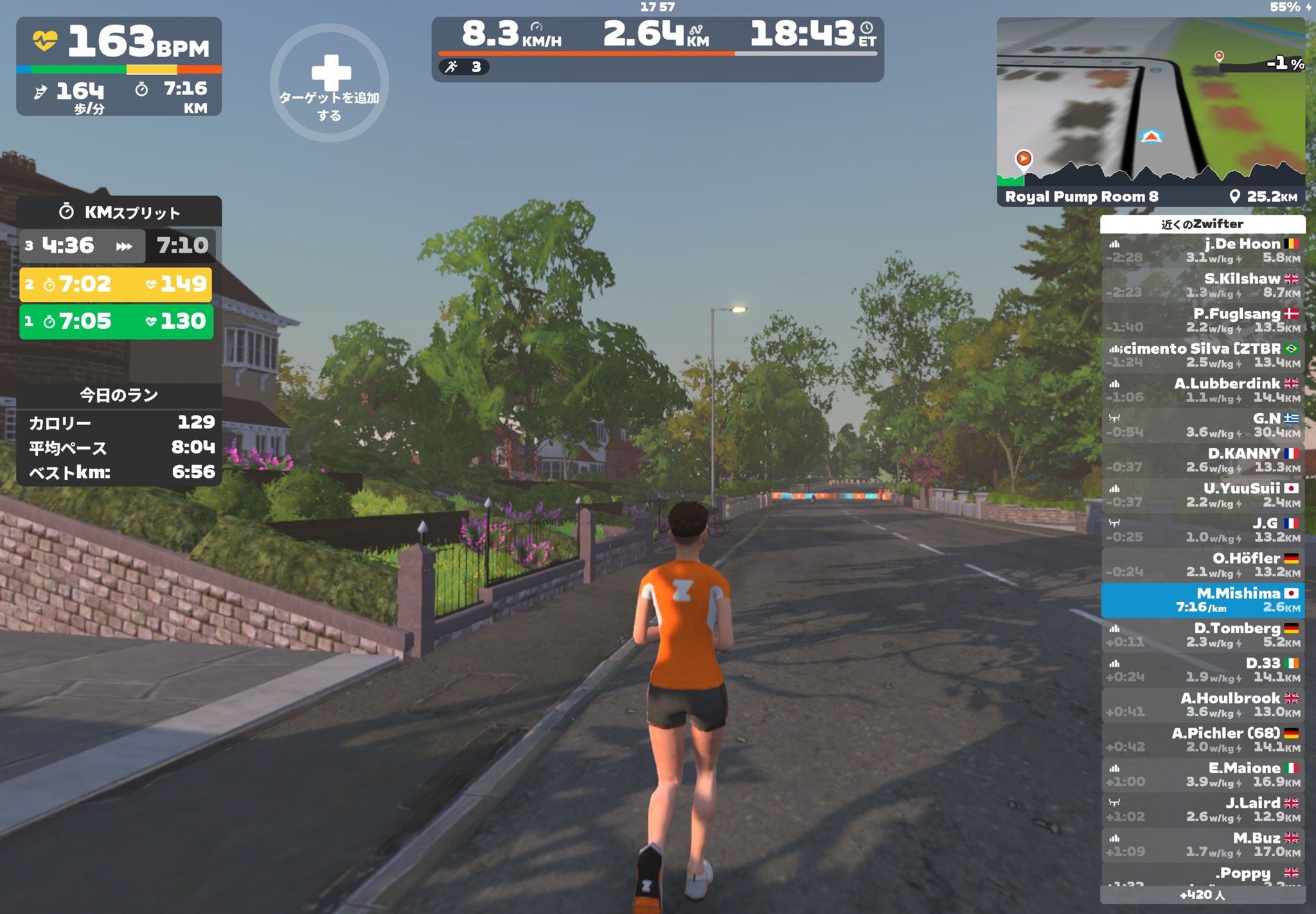The height and width of the screenshot is (914, 1316).
Task: Click the highlighted M.Mishima row
Action: point(1202,600)
